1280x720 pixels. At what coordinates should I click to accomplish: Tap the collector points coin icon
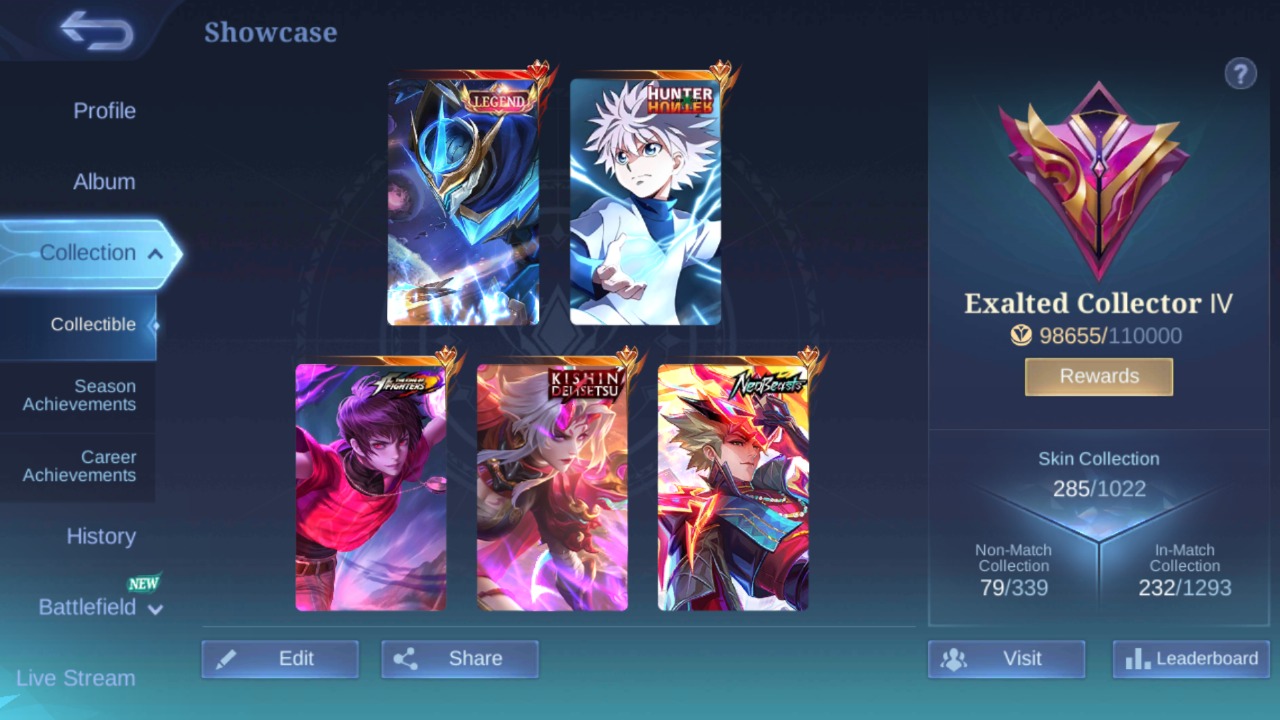(x=1021, y=336)
